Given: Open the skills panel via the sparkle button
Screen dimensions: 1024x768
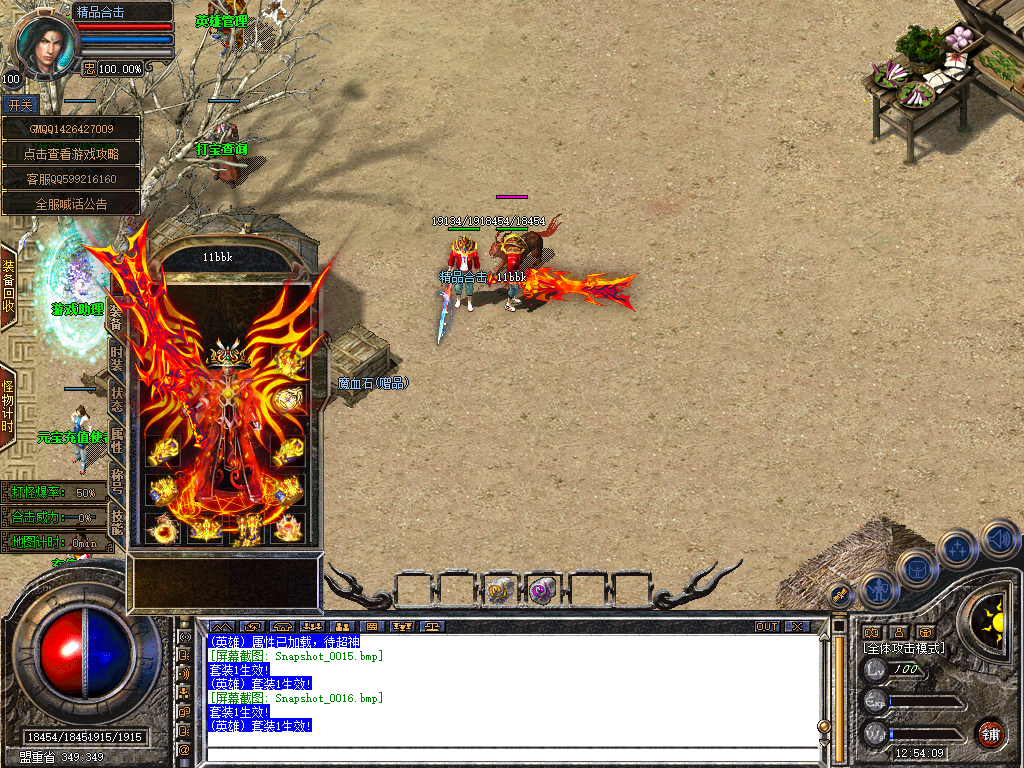Looking at the screenshot, I should coord(957,549).
